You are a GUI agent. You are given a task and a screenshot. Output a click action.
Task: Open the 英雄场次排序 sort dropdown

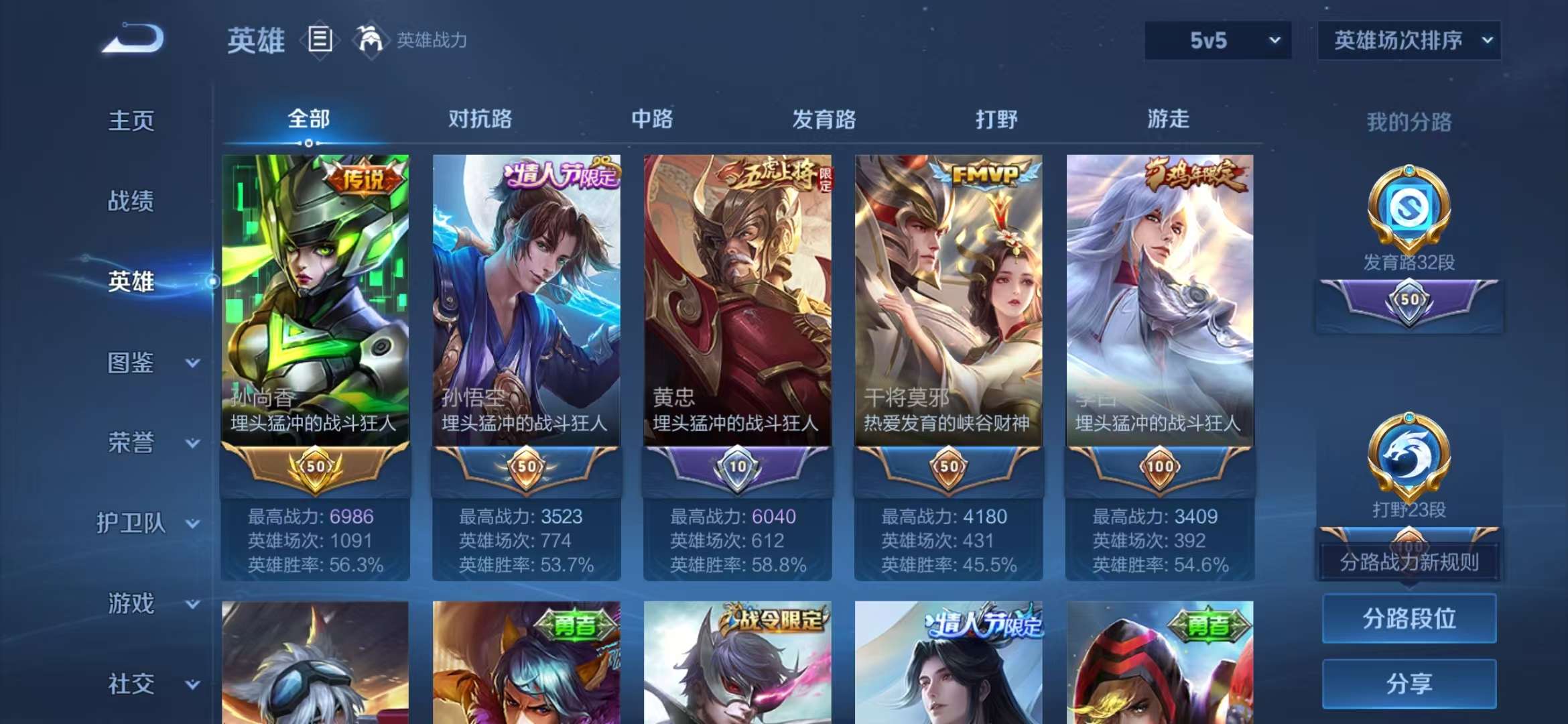[1409, 40]
